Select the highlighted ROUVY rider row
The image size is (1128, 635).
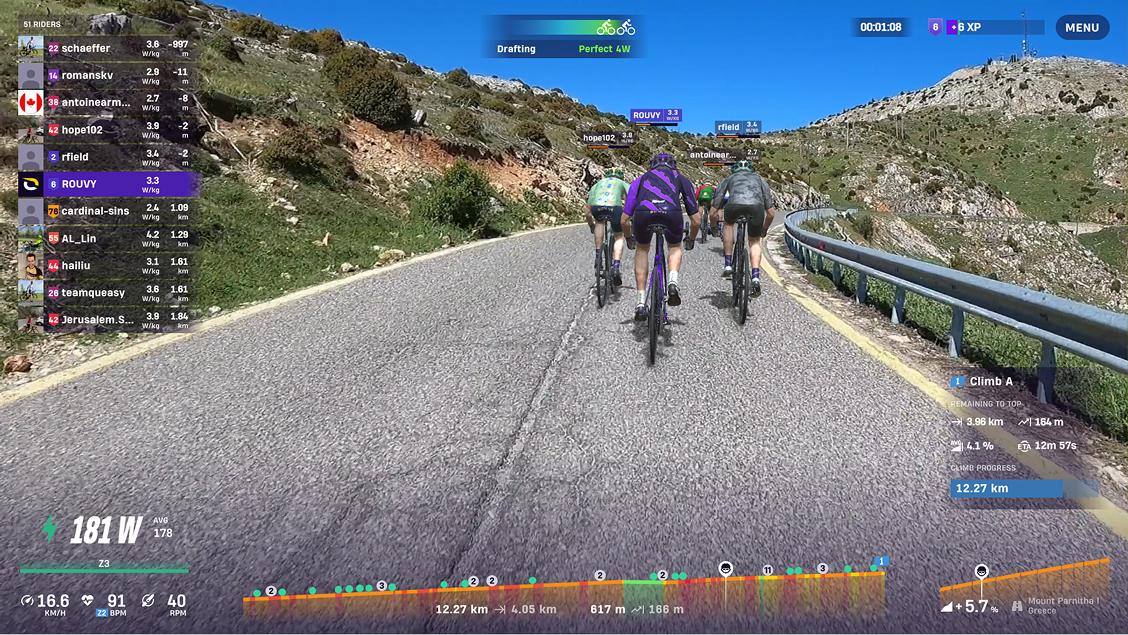click(107, 184)
